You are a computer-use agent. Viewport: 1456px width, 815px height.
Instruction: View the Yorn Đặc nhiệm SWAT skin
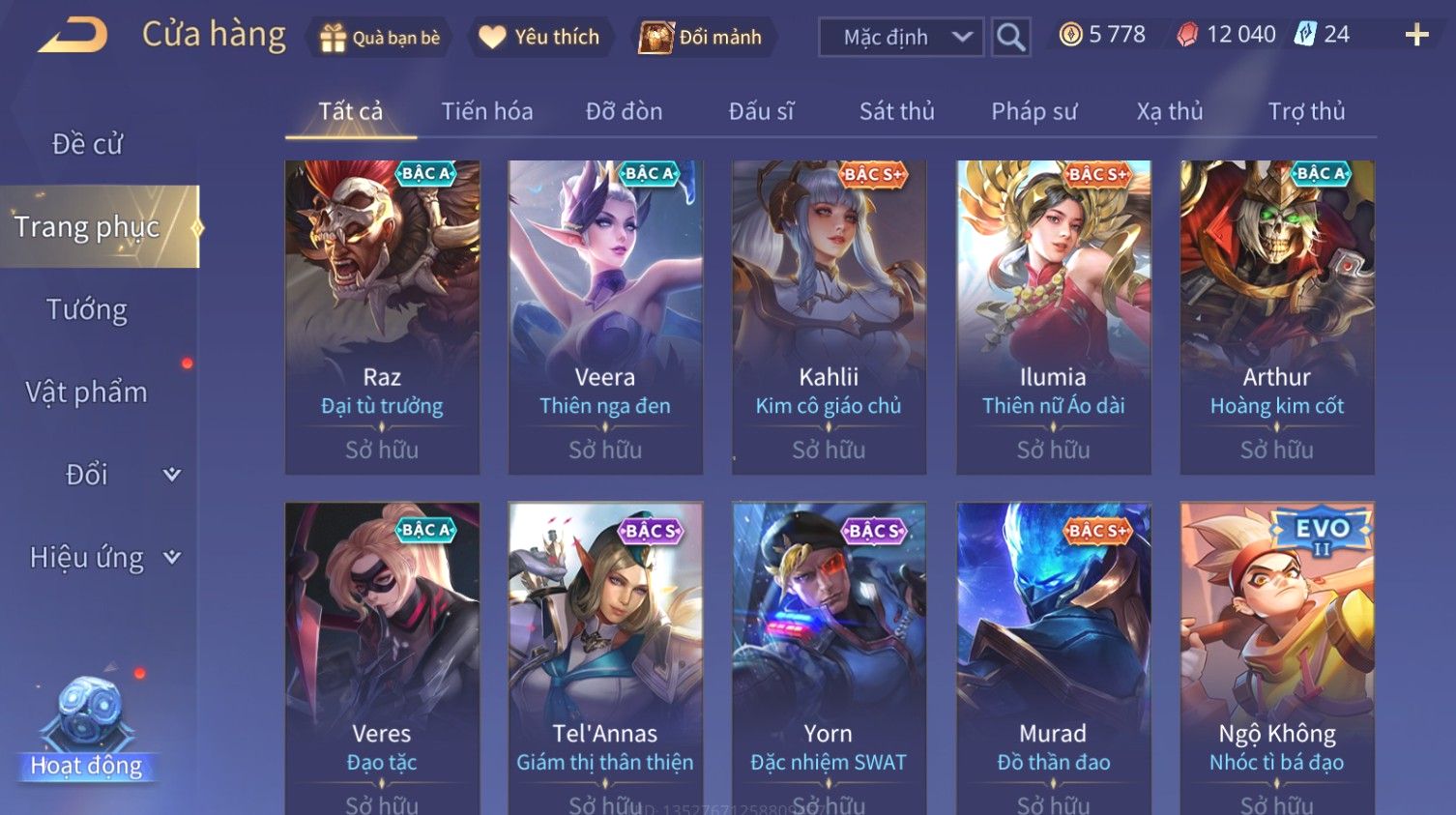coord(829,657)
